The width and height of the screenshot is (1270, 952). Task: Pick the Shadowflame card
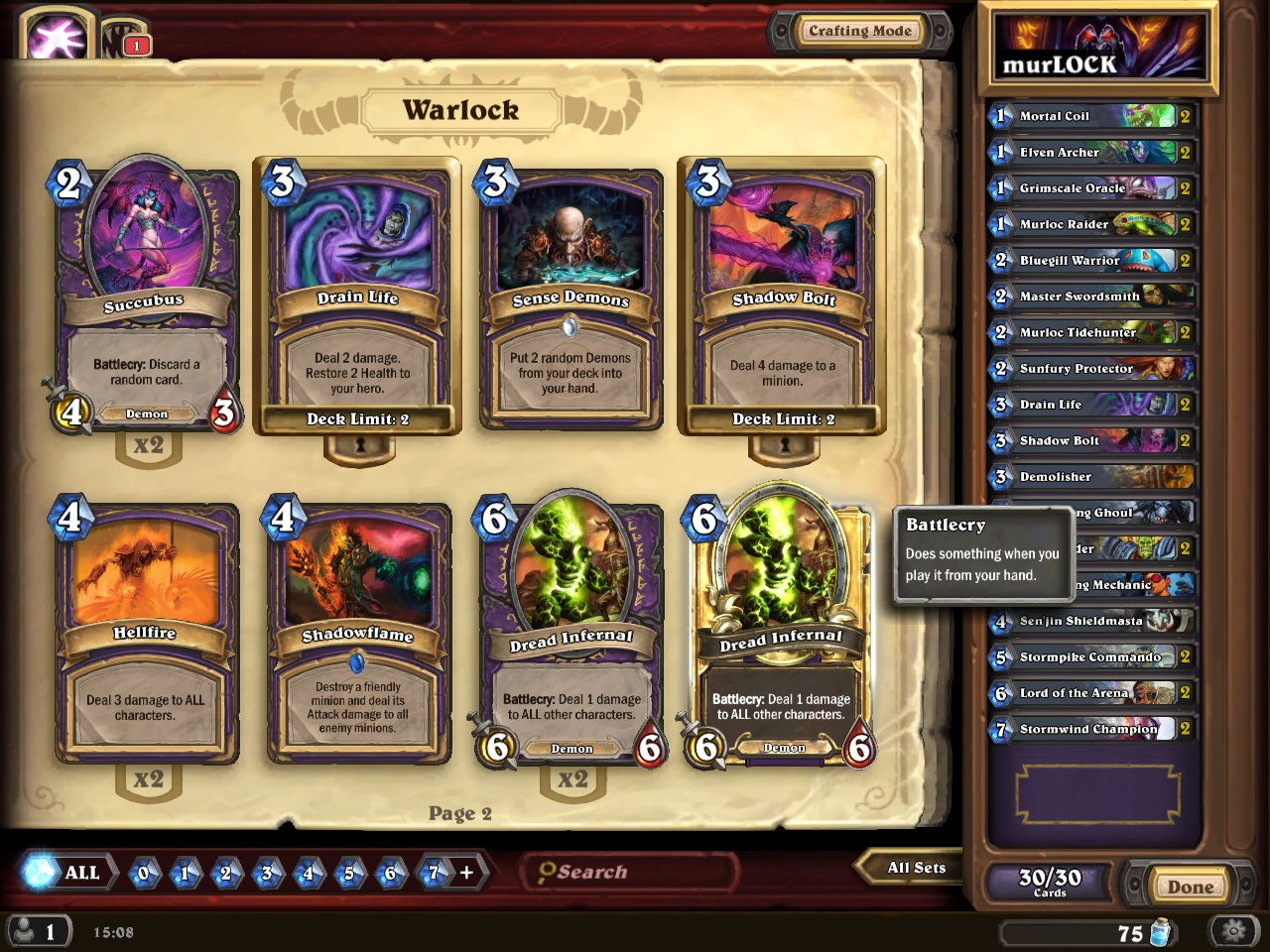tap(358, 633)
